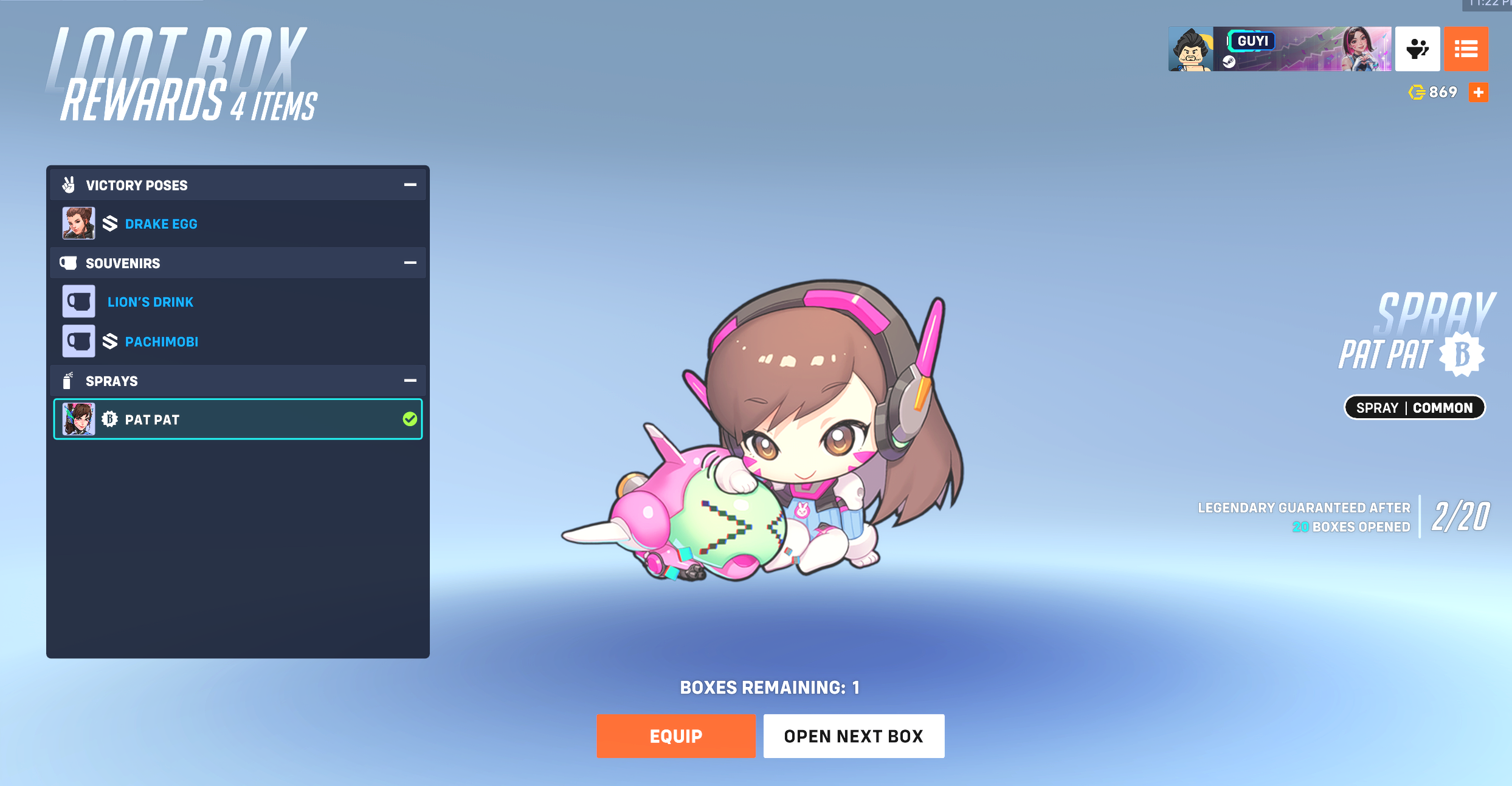This screenshot has width=1512, height=786.
Task: Open the orange list menu icon
Action: click(x=1466, y=49)
